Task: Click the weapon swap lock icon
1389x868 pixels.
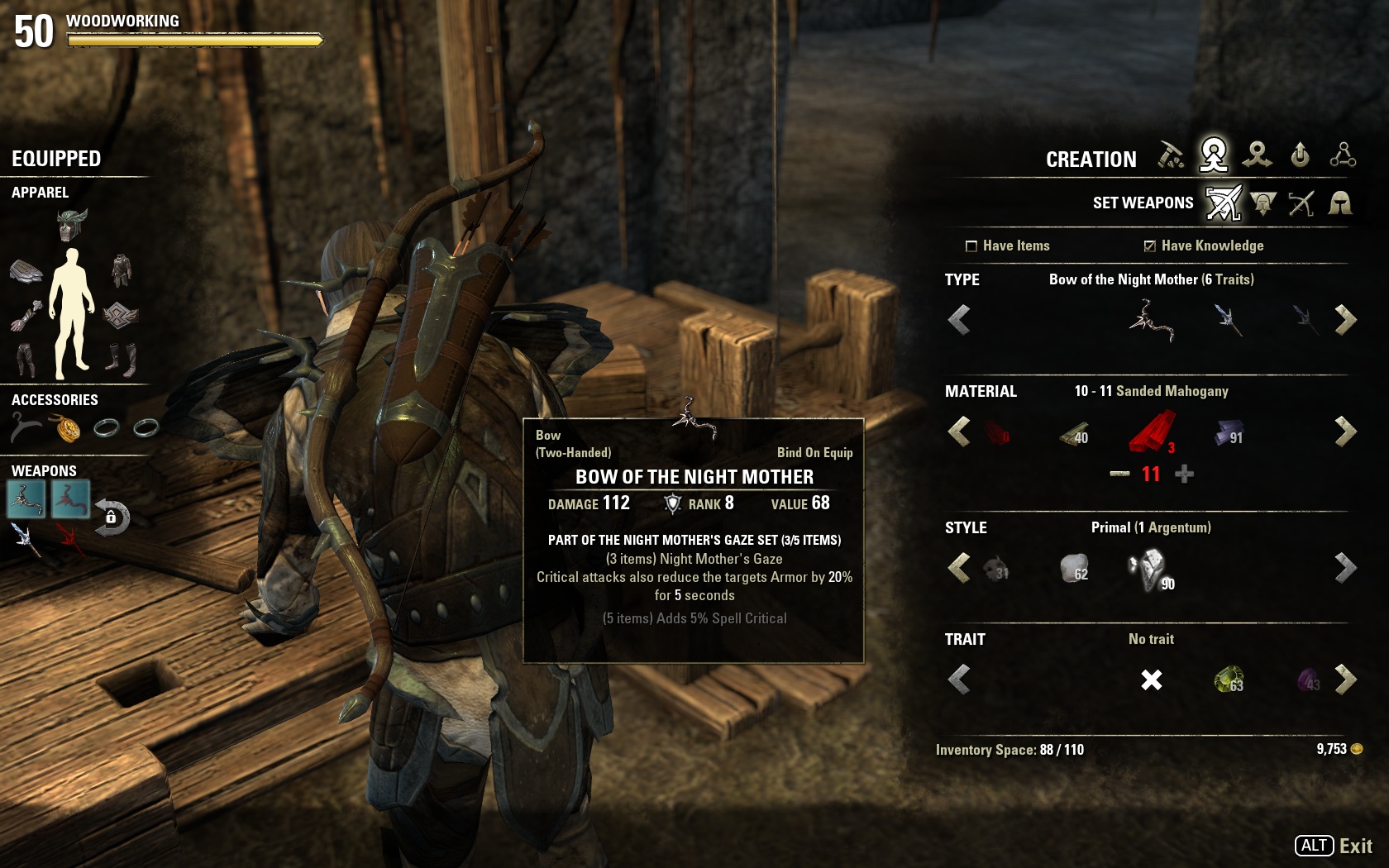Action: pos(112,518)
